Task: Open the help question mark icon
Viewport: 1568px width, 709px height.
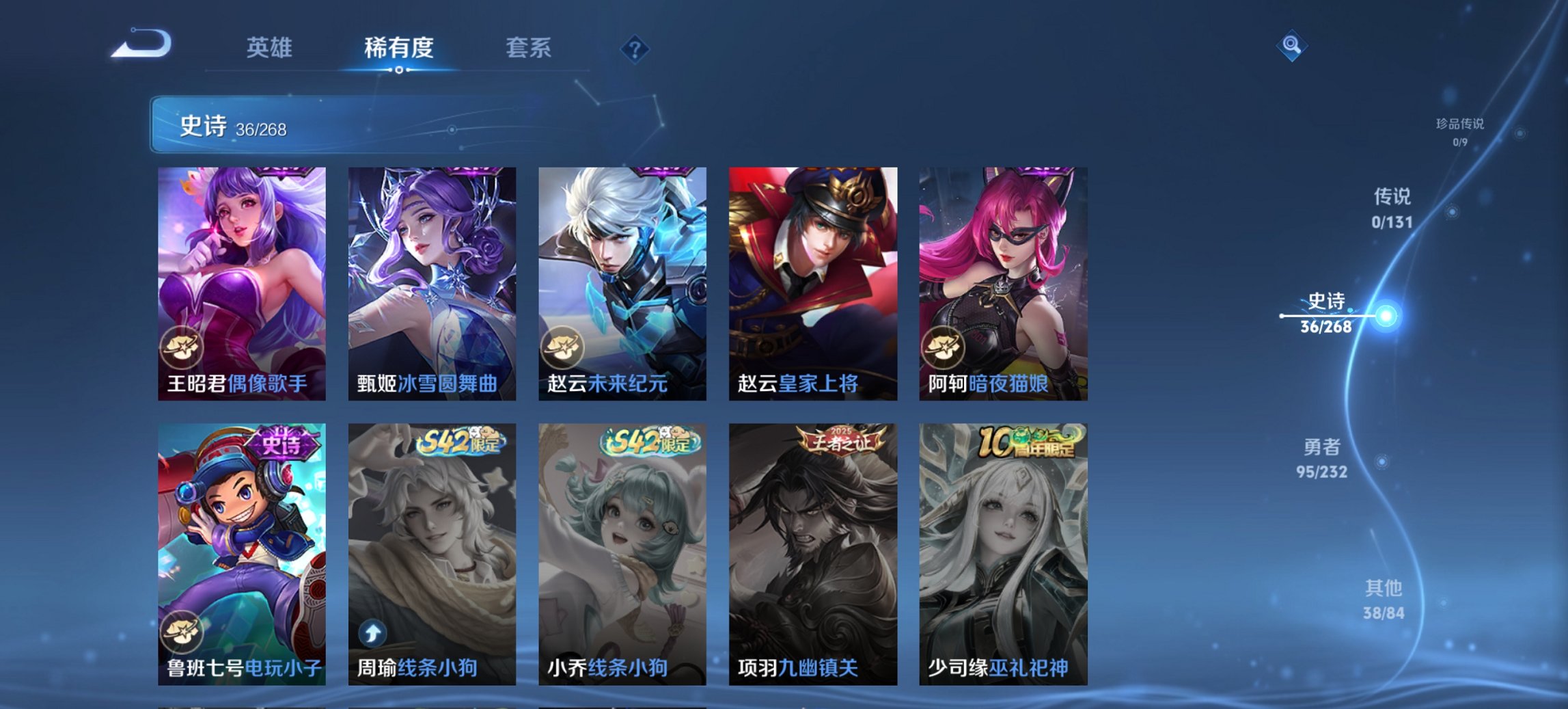Action: [x=634, y=48]
